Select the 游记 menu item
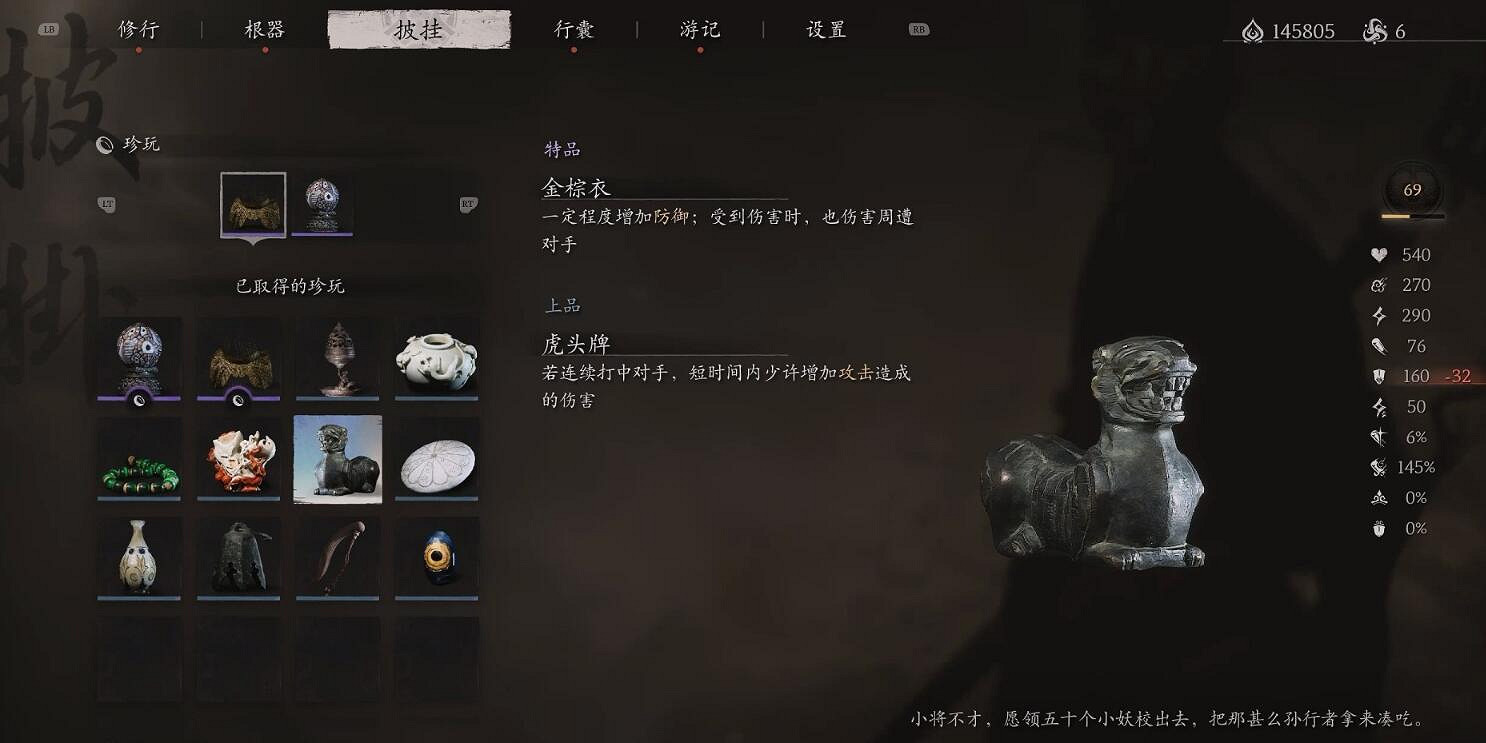This screenshot has width=1486, height=743. click(x=700, y=29)
